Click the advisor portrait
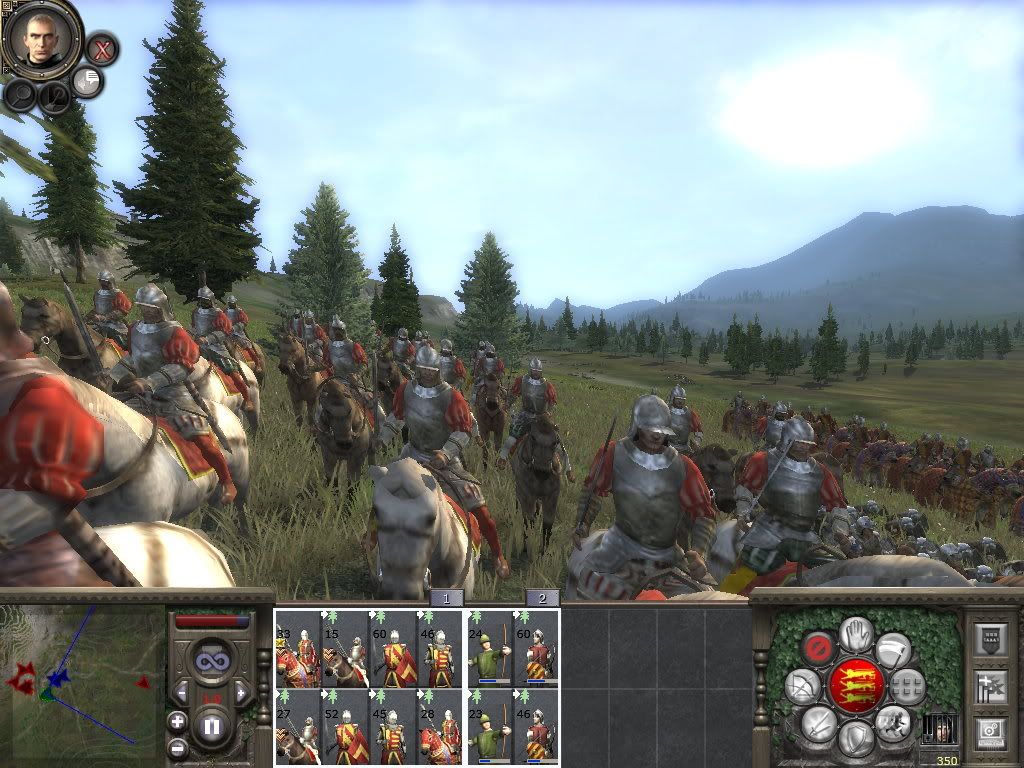 (x=42, y=37)
